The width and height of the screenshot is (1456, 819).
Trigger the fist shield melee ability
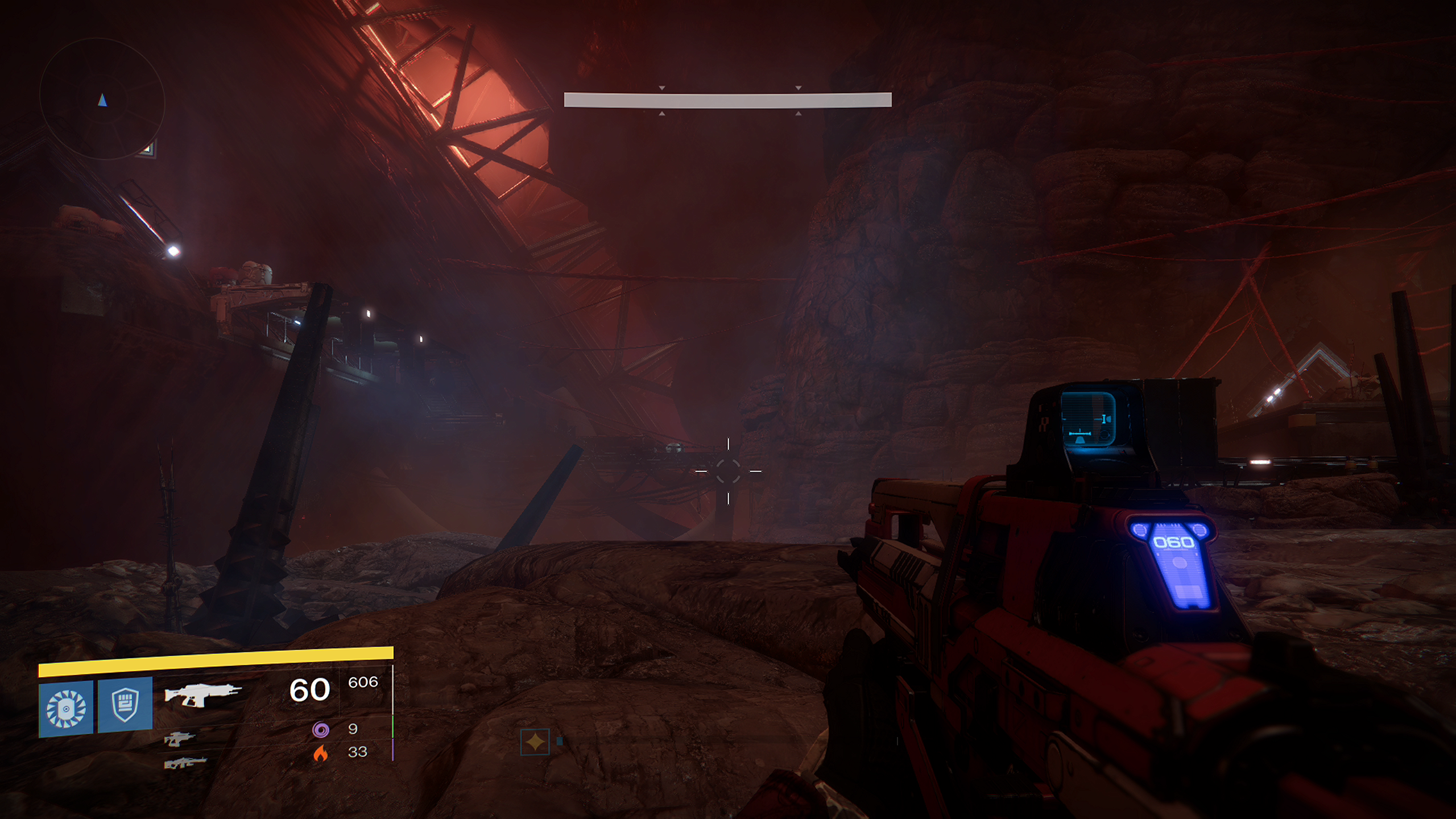click(125, 706)
